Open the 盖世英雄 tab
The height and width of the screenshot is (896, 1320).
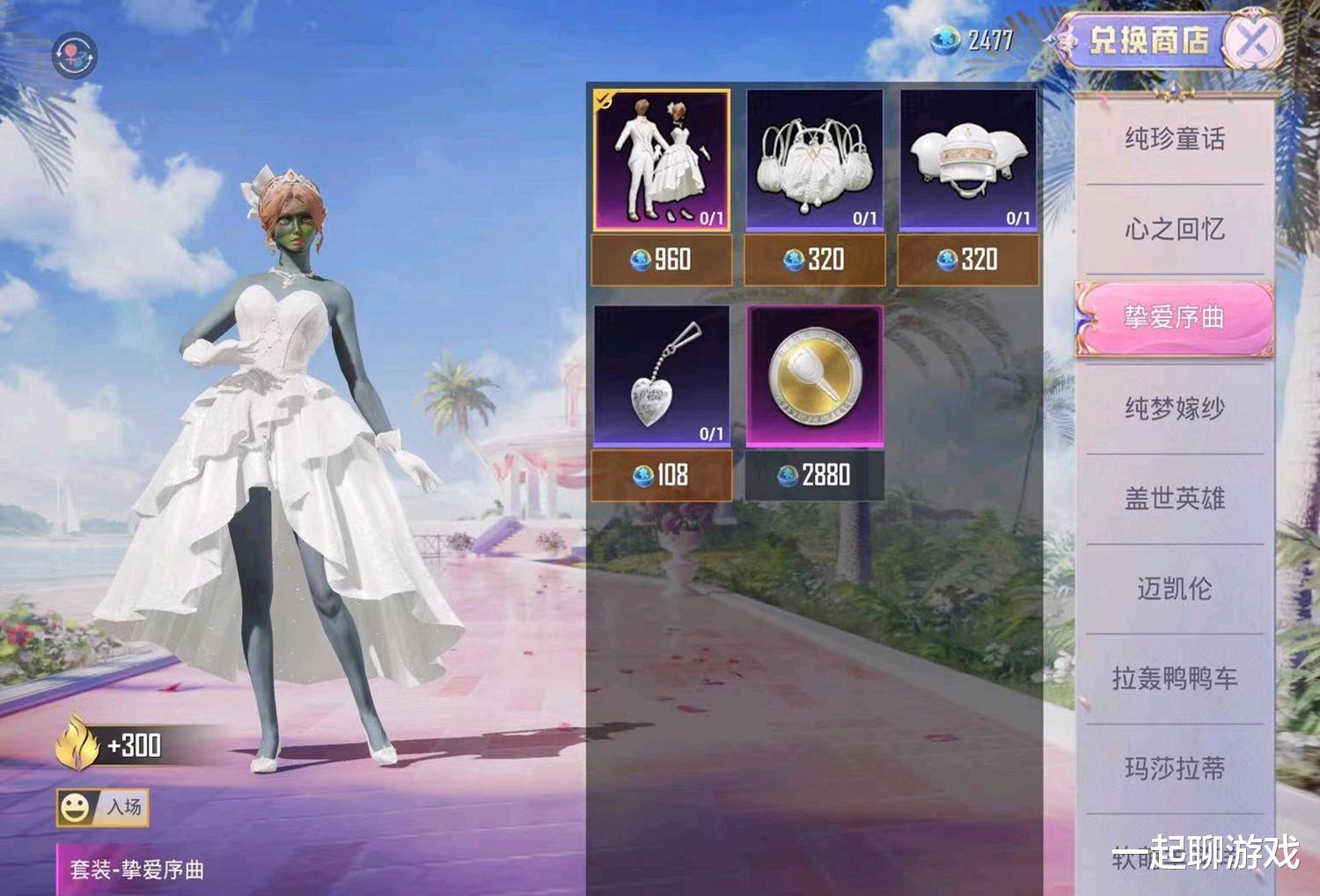coord(1174,499)
